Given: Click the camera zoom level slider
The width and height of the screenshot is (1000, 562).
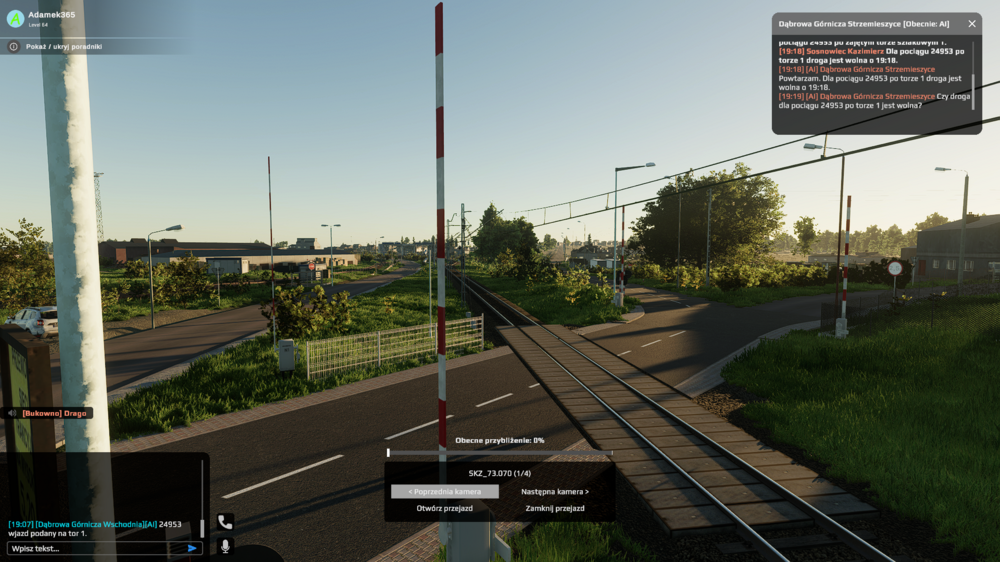Looking at the screenshot, I should 499,453.
